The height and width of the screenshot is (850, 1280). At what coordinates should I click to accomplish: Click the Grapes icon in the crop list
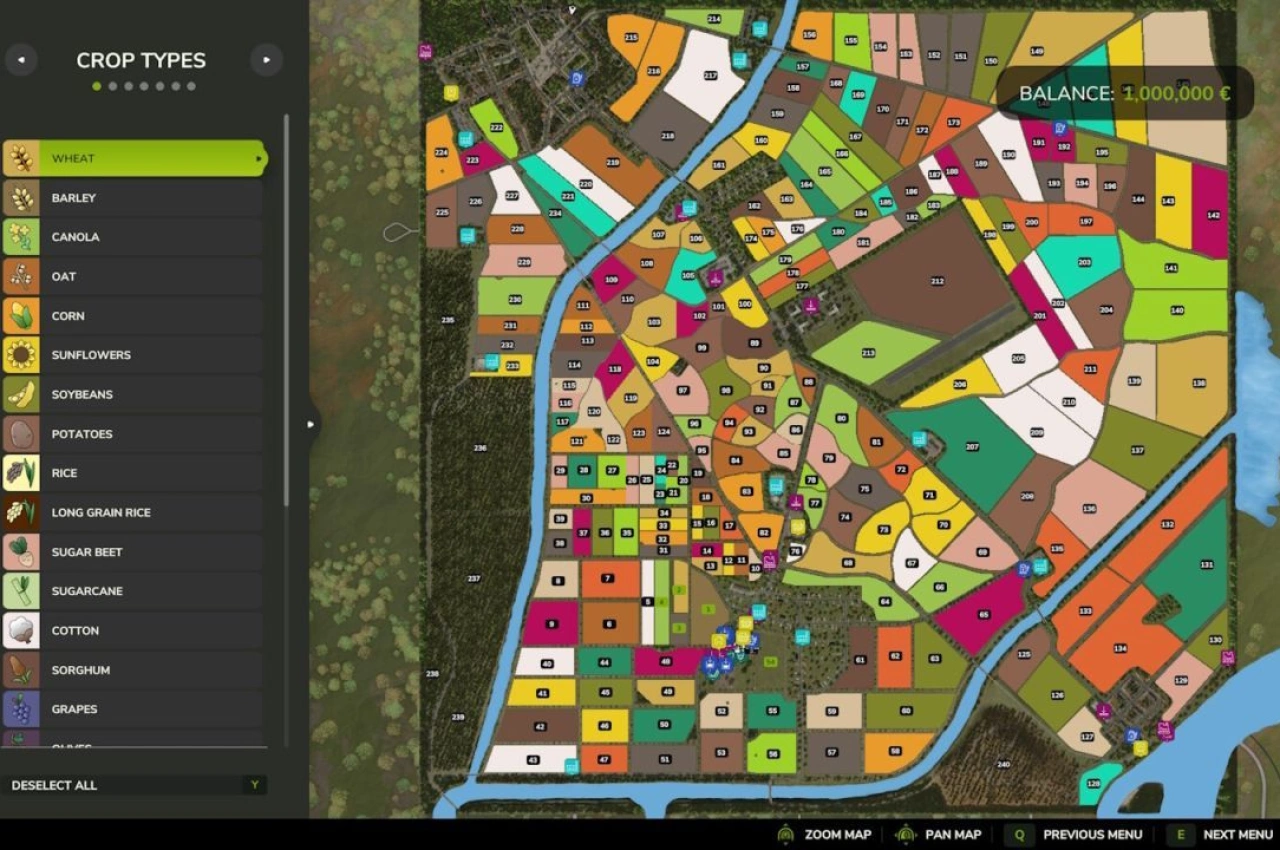(x=20, y=709)
